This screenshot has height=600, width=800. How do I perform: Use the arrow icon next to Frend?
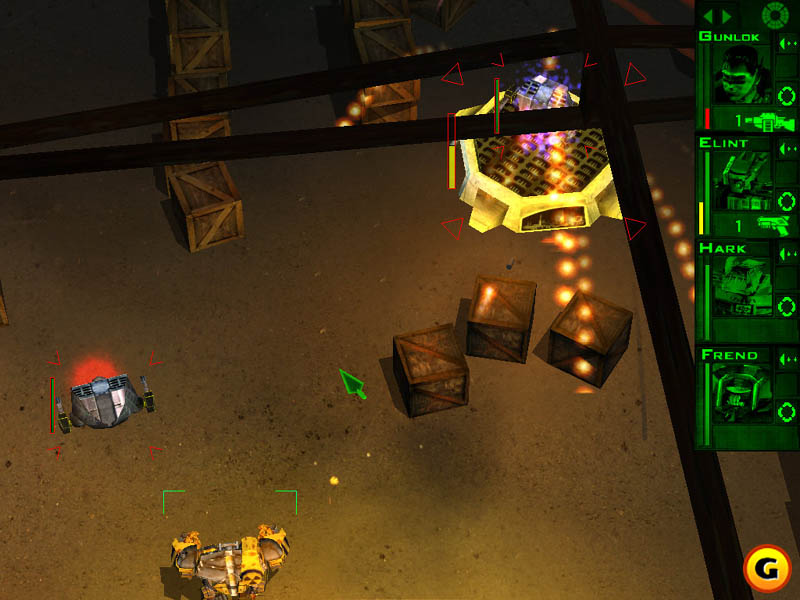pos(787,359)
